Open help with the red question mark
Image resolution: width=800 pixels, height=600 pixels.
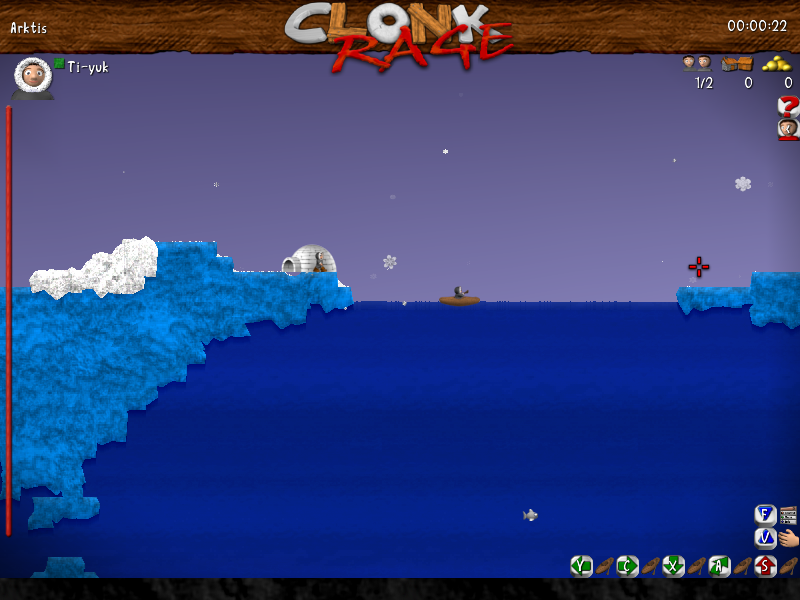point(788,106)
